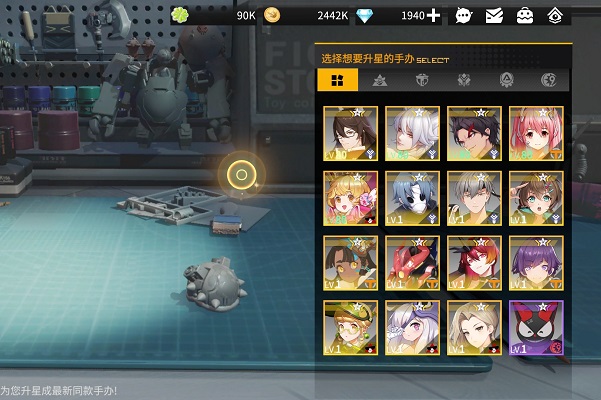The image size is (601, 400).
Task: Return home via the house icon
Action: click(555, 15)
